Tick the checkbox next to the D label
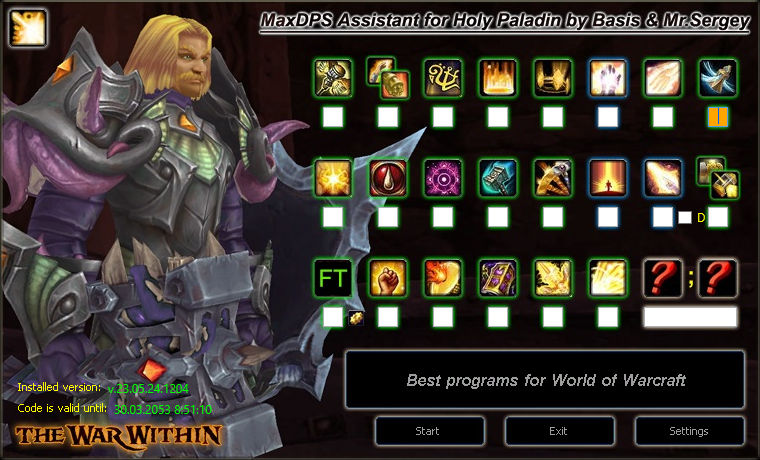This screenshot has width=760, height=460. [x=685, y=217]
